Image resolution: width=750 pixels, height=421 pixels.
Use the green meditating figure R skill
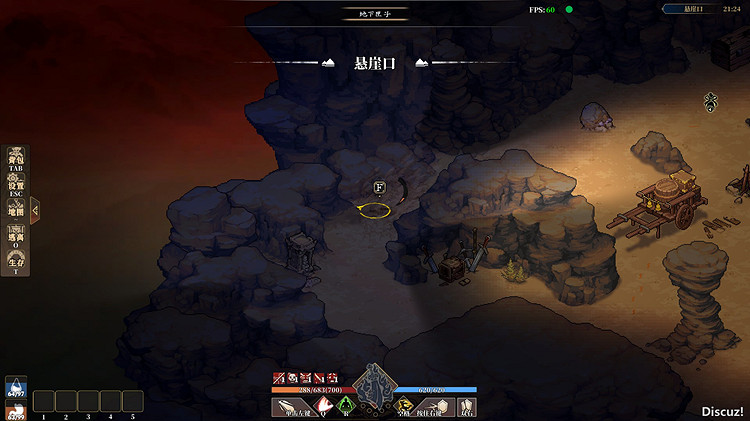click(x=346, y=406)
